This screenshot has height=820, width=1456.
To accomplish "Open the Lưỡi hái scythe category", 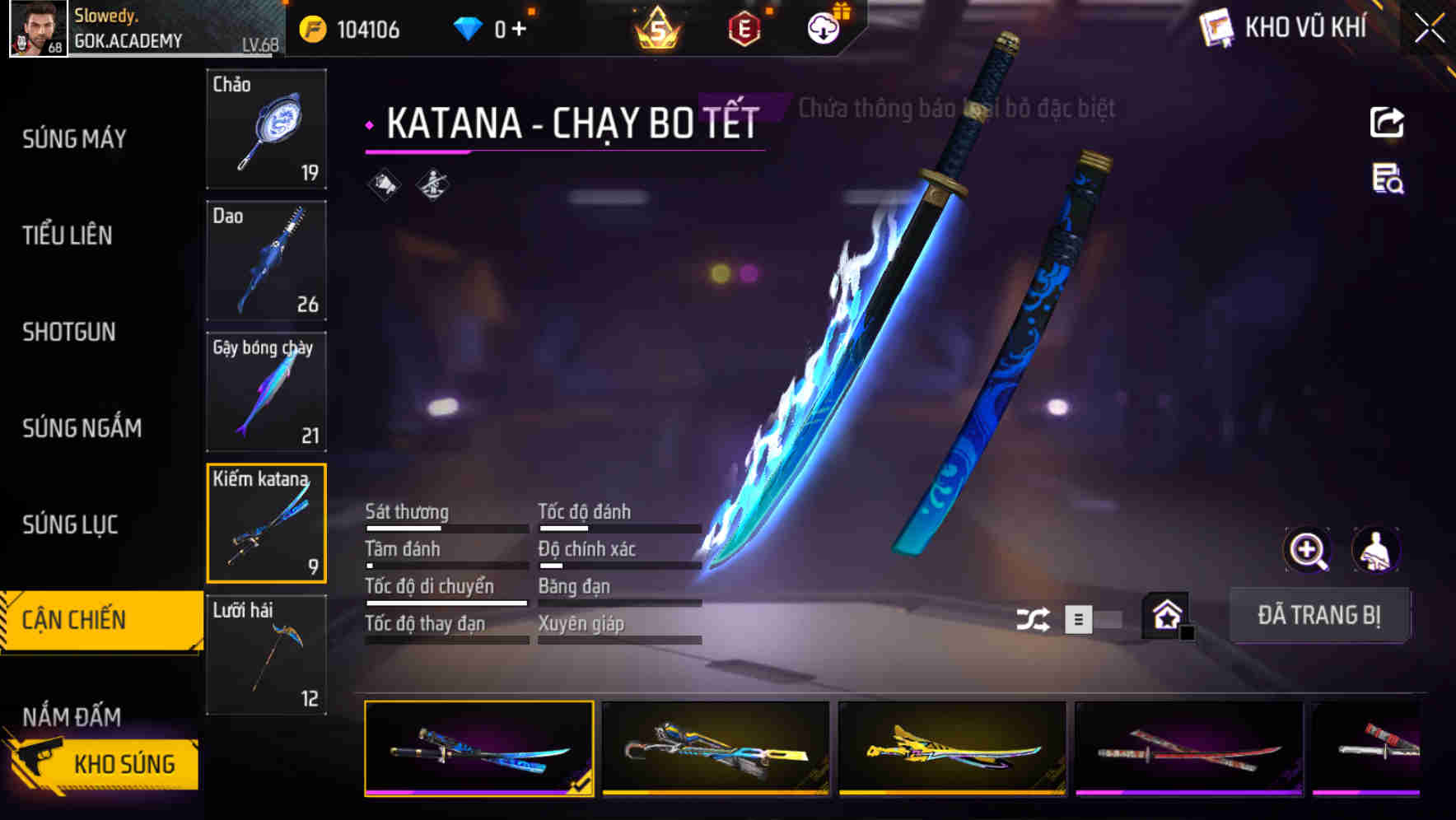I will [266, 655].
